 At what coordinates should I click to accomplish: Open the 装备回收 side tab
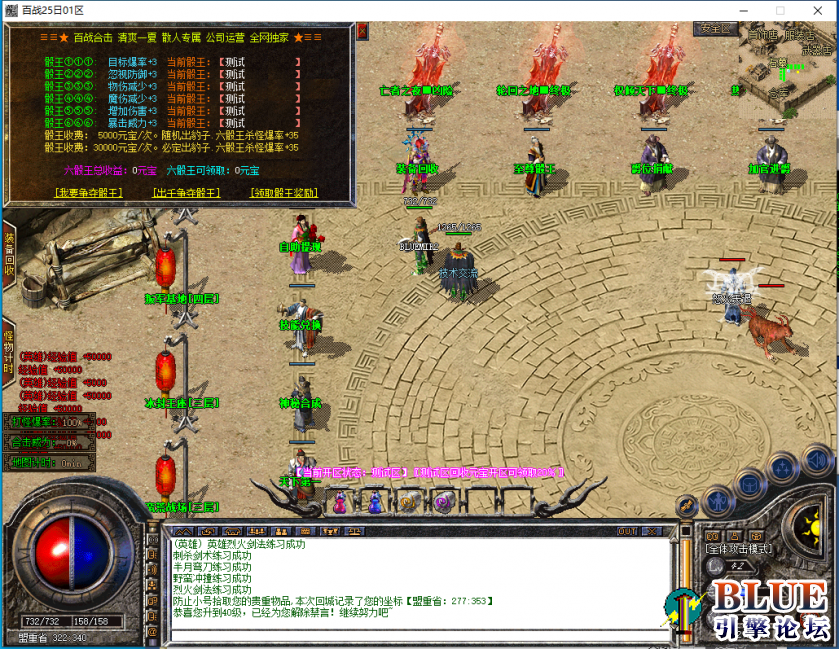point(8,253)
